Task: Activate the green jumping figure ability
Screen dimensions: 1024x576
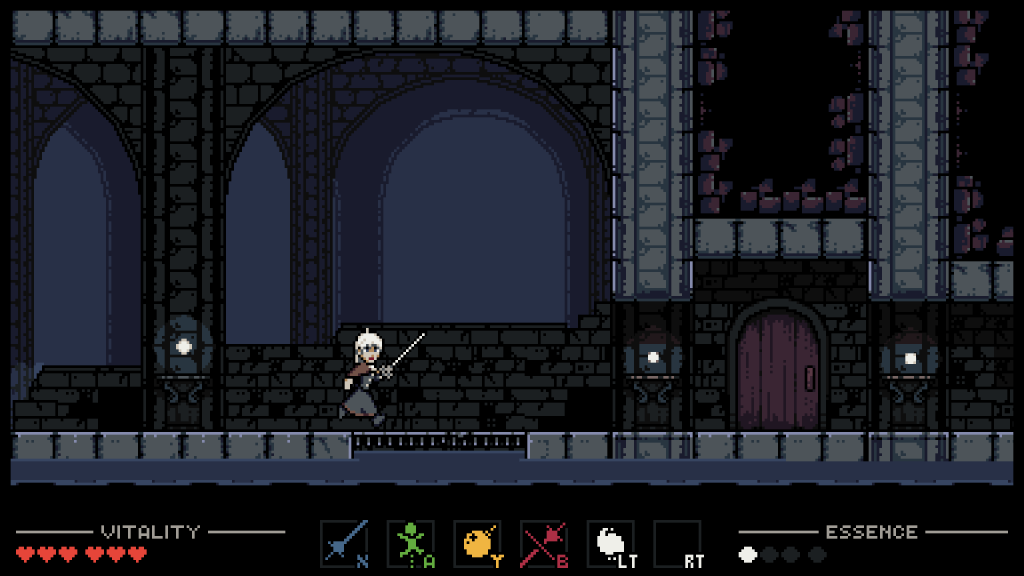Action: 411,544
